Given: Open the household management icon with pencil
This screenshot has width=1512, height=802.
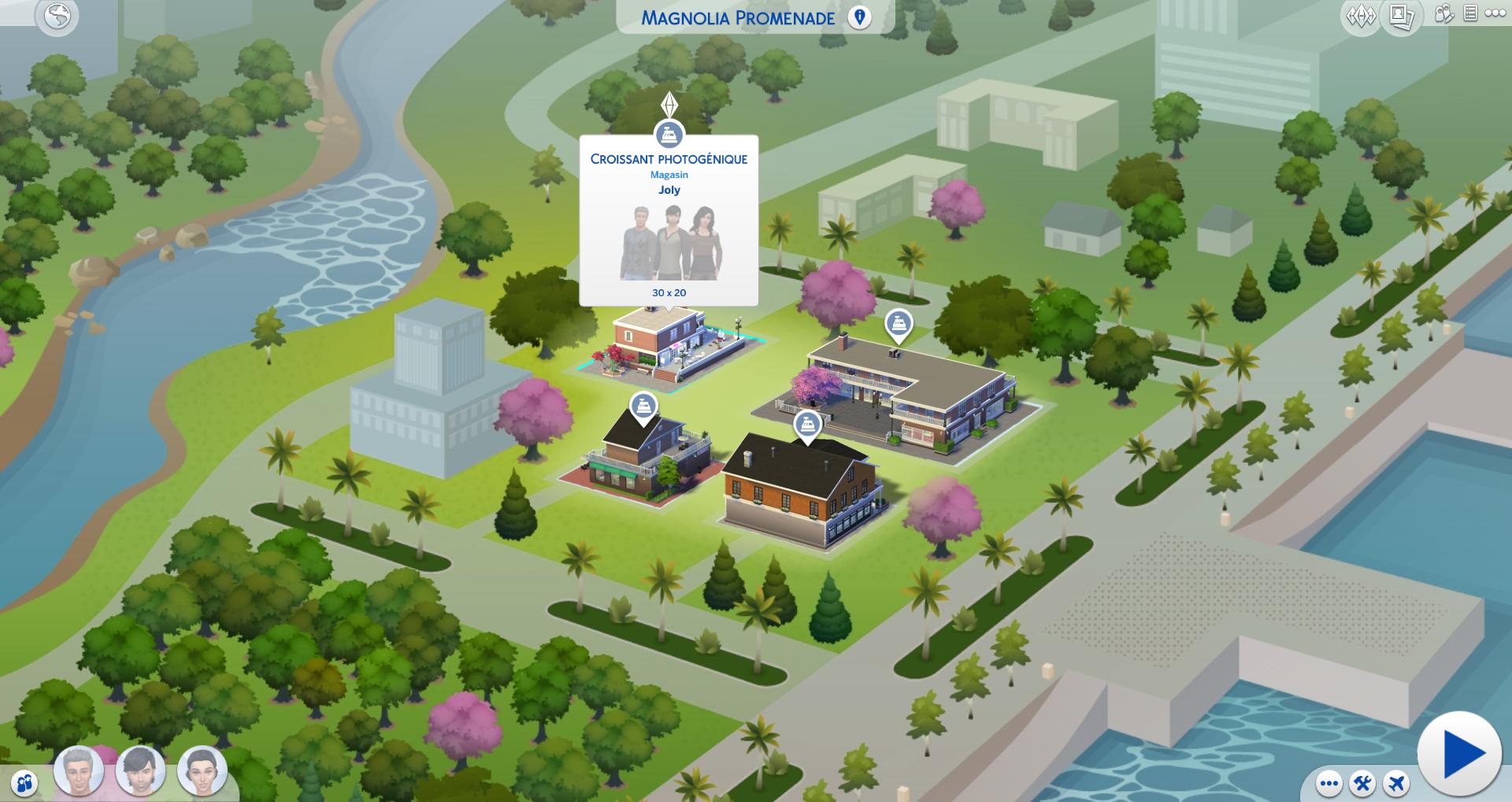Looking at the screenshot, I should [1443, 14].
